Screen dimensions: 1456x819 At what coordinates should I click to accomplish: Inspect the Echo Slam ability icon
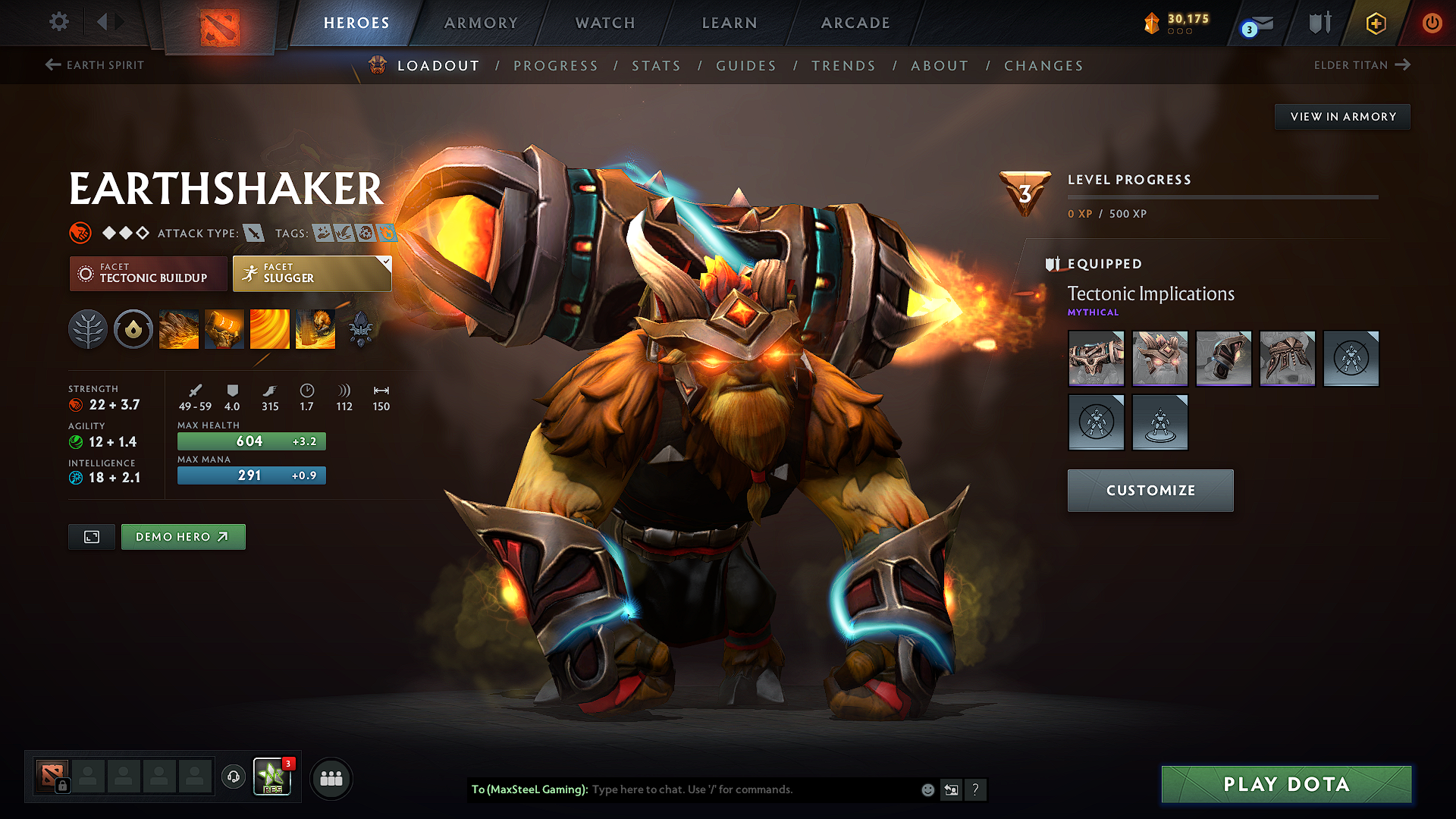pyautogui.click(x=315, y=328)
